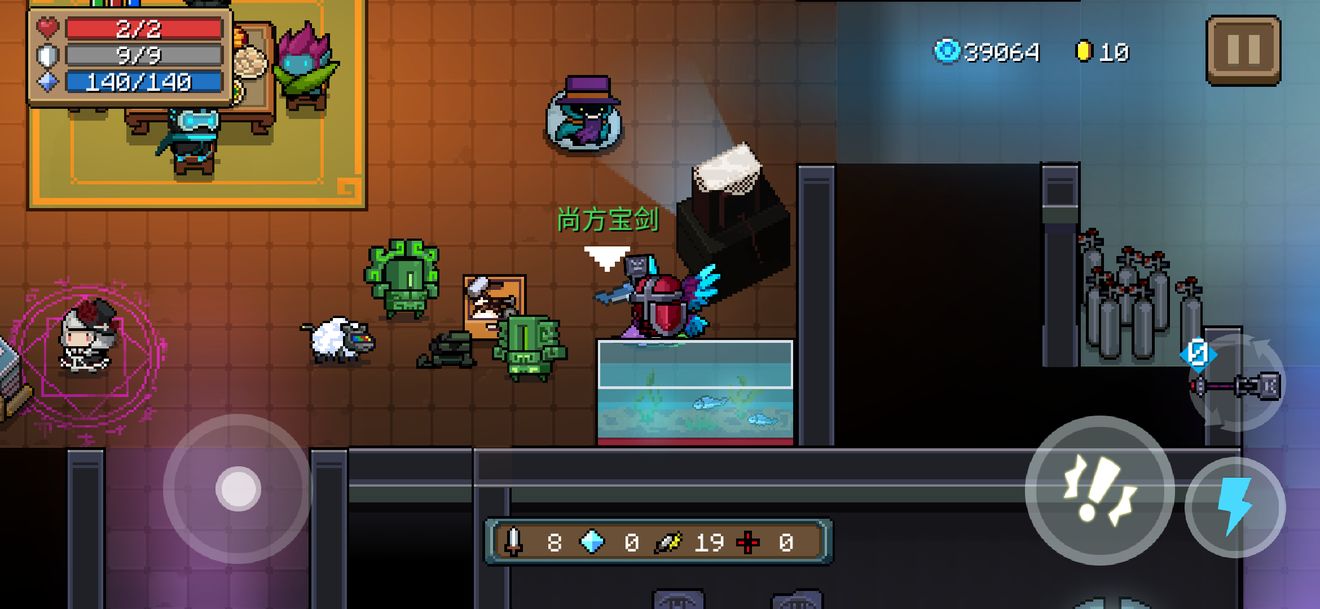Viewport: 1320px width, 609px height.
Task: Activate the lightning bolt skill button
Action: [x=1235, y=508]
